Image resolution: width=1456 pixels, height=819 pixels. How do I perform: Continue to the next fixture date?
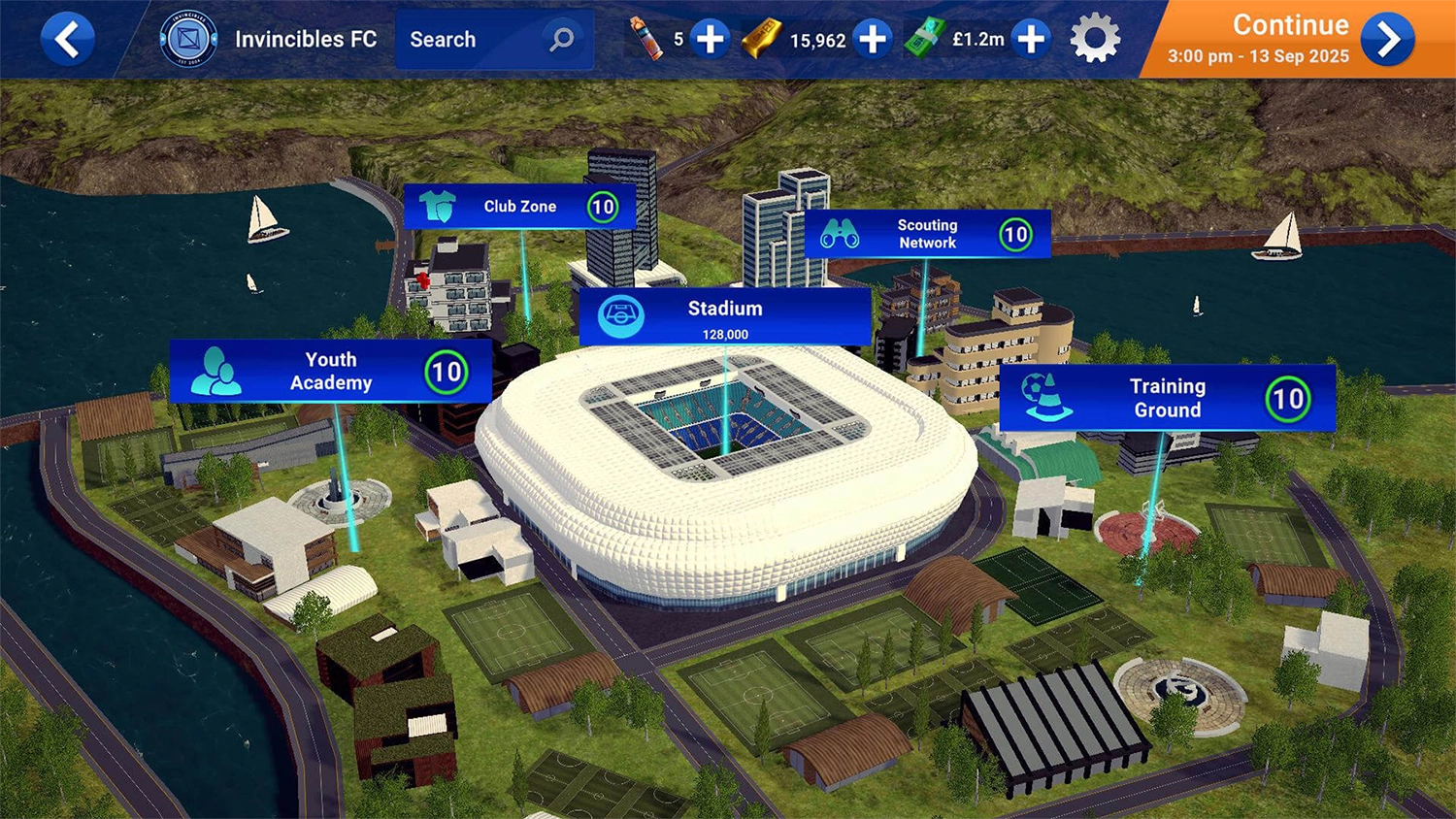[1387, 40]
